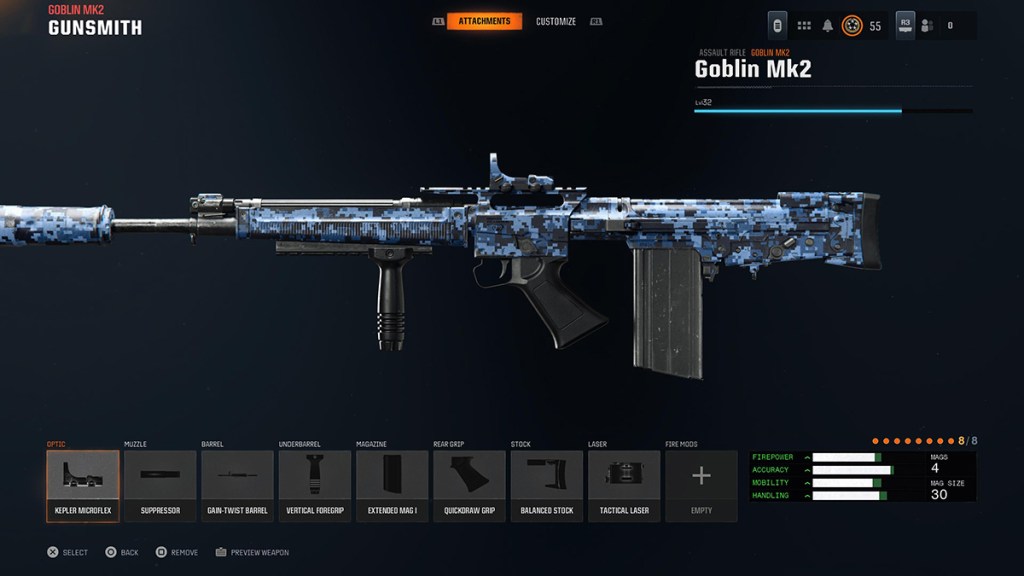Open the friends party icon
This screenshot has width=1024, height=576.
(x=927, y=25)
